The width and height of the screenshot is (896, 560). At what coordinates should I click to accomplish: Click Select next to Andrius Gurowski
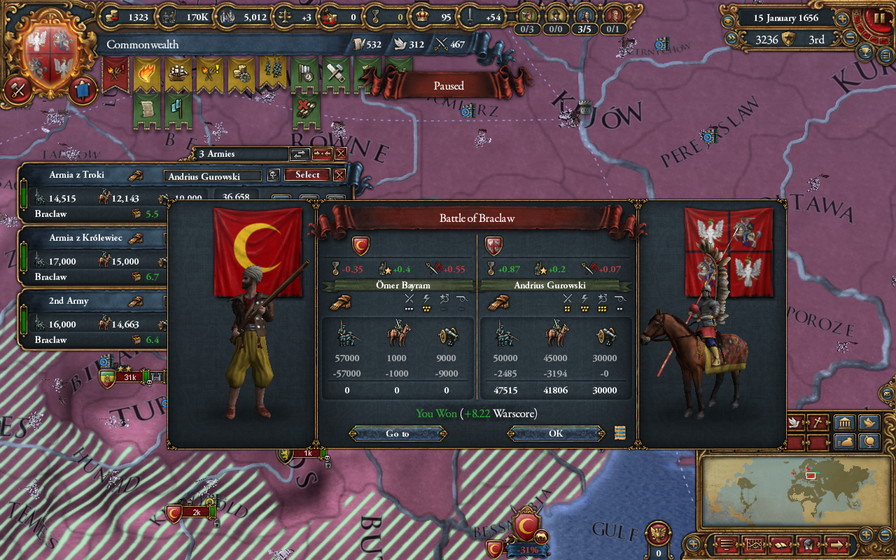click(x=307, y=174)
